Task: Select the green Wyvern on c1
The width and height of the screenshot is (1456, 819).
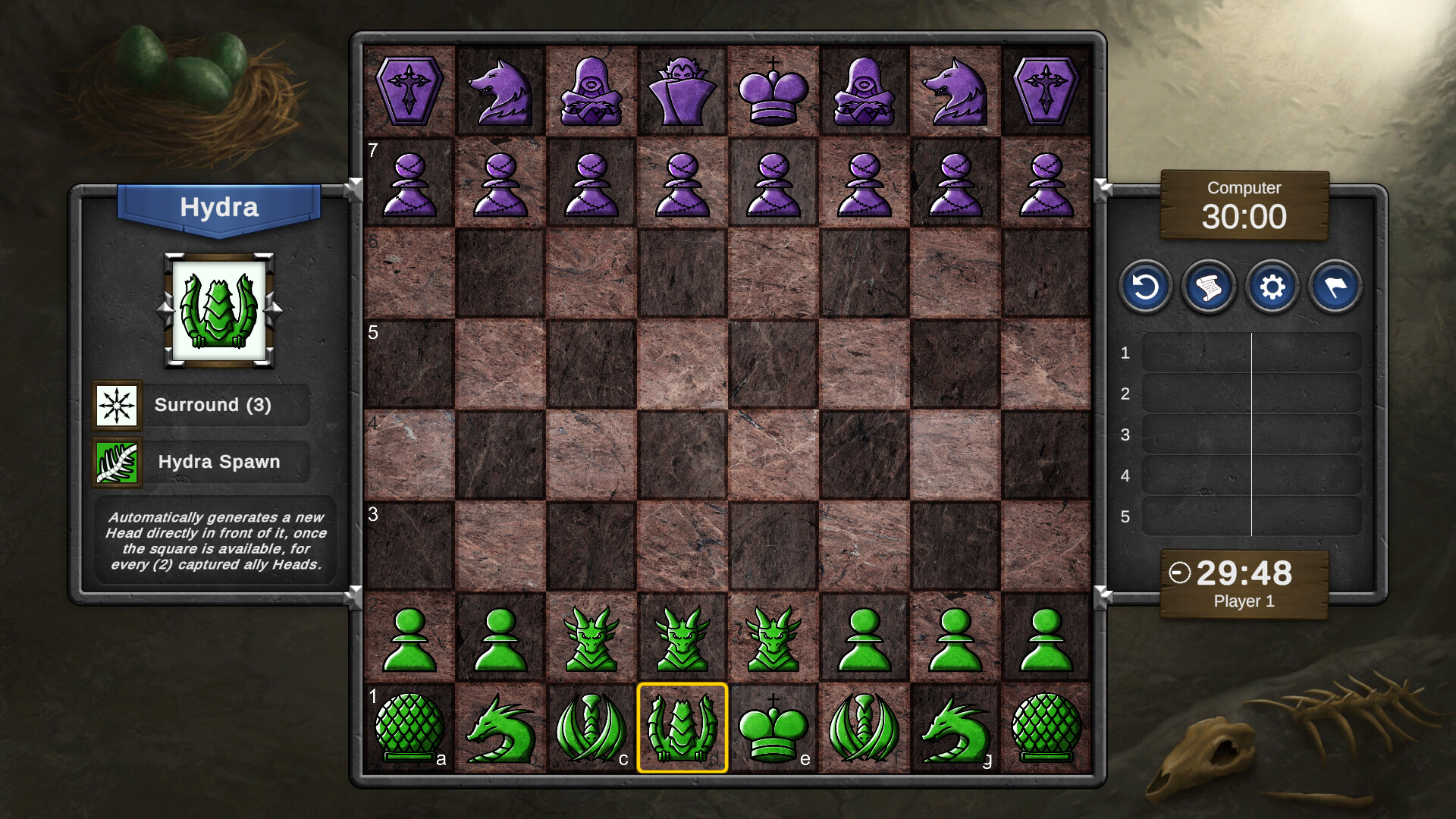Action: coord(591,728)
